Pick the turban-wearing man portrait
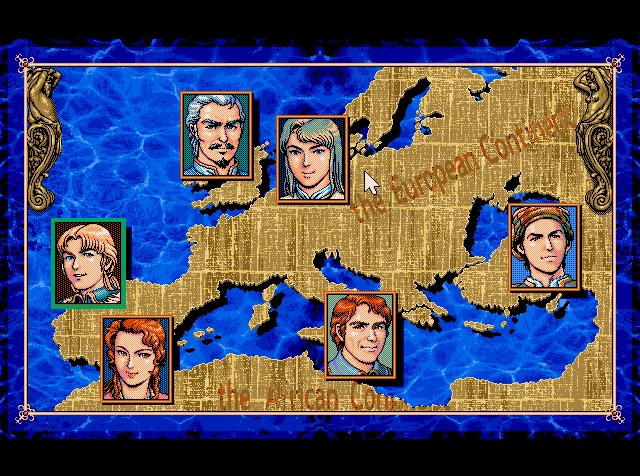 click(x=544, y=247)
